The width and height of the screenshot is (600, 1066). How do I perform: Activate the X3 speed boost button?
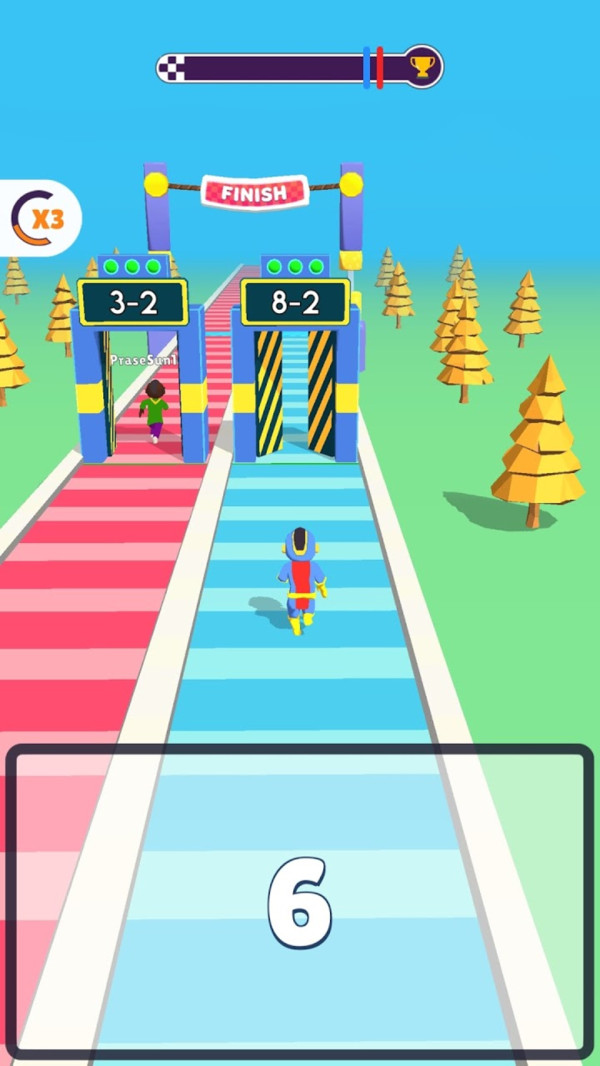pyautogui.click(x=38, y=218)
